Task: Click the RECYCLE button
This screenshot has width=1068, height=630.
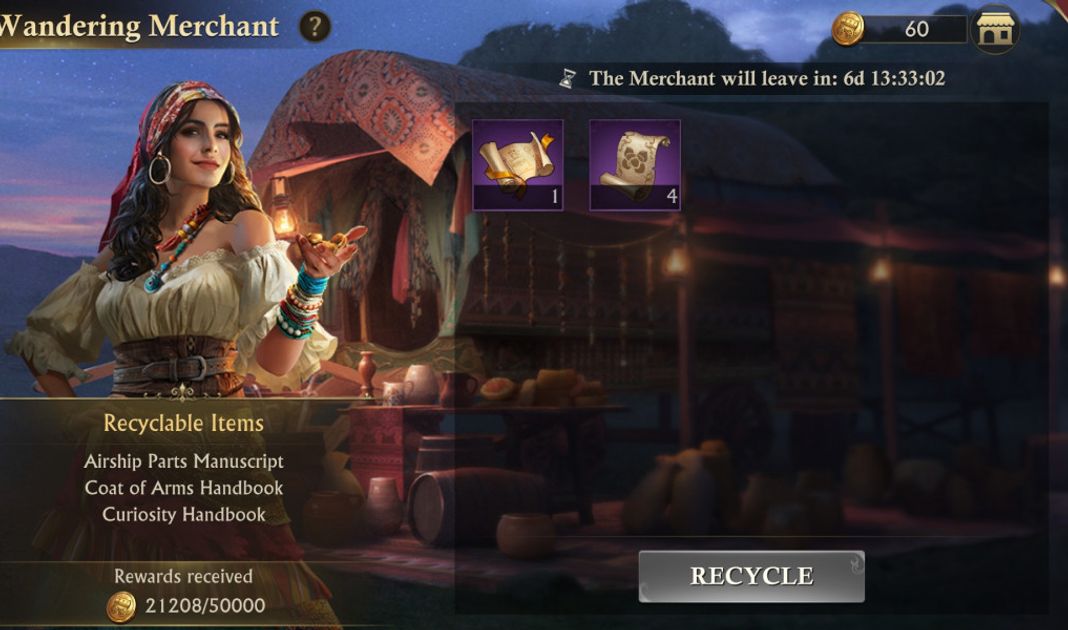Action: [x=751, y=576]
